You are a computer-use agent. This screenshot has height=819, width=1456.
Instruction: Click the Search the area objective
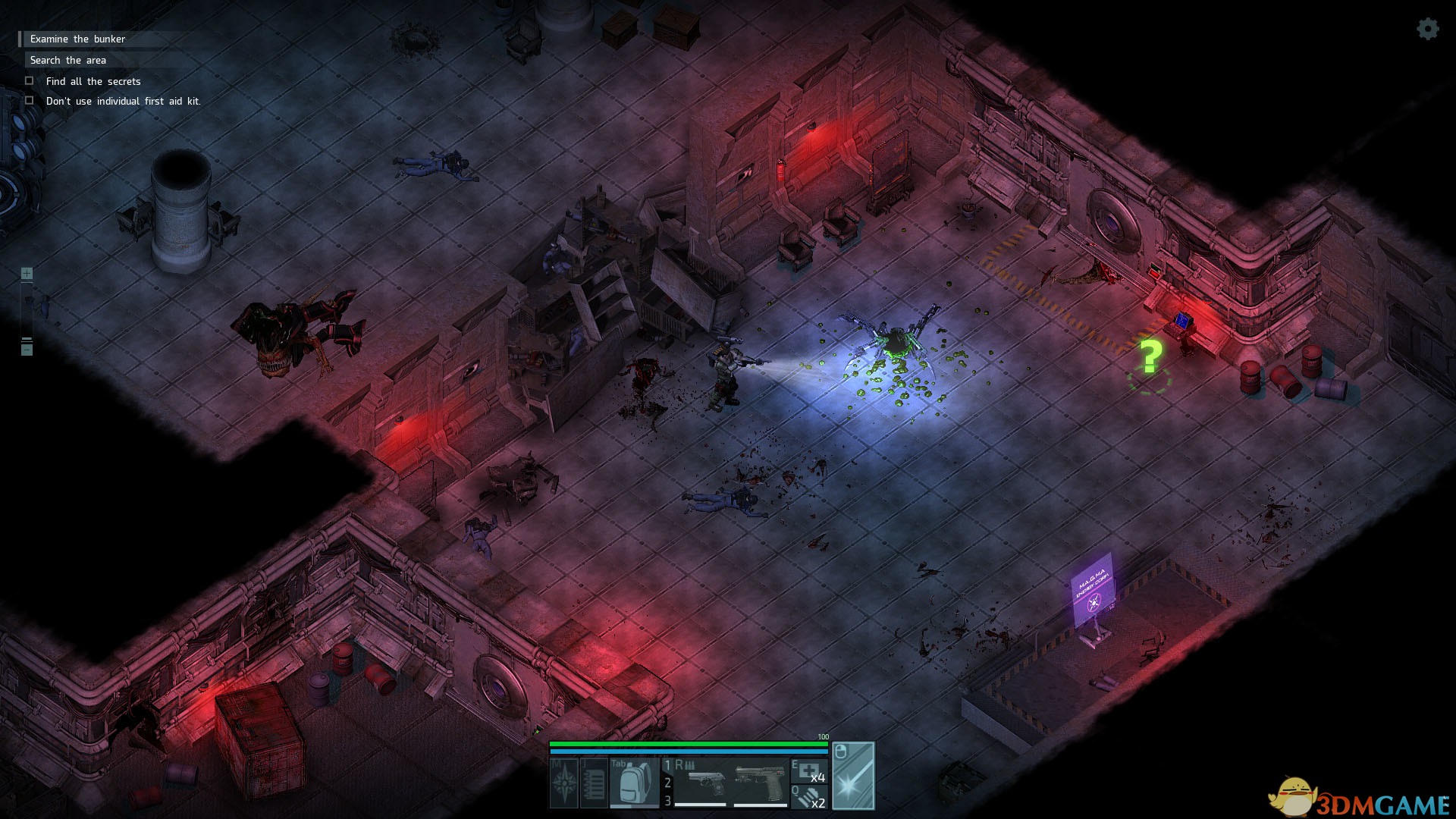point(68,60)
